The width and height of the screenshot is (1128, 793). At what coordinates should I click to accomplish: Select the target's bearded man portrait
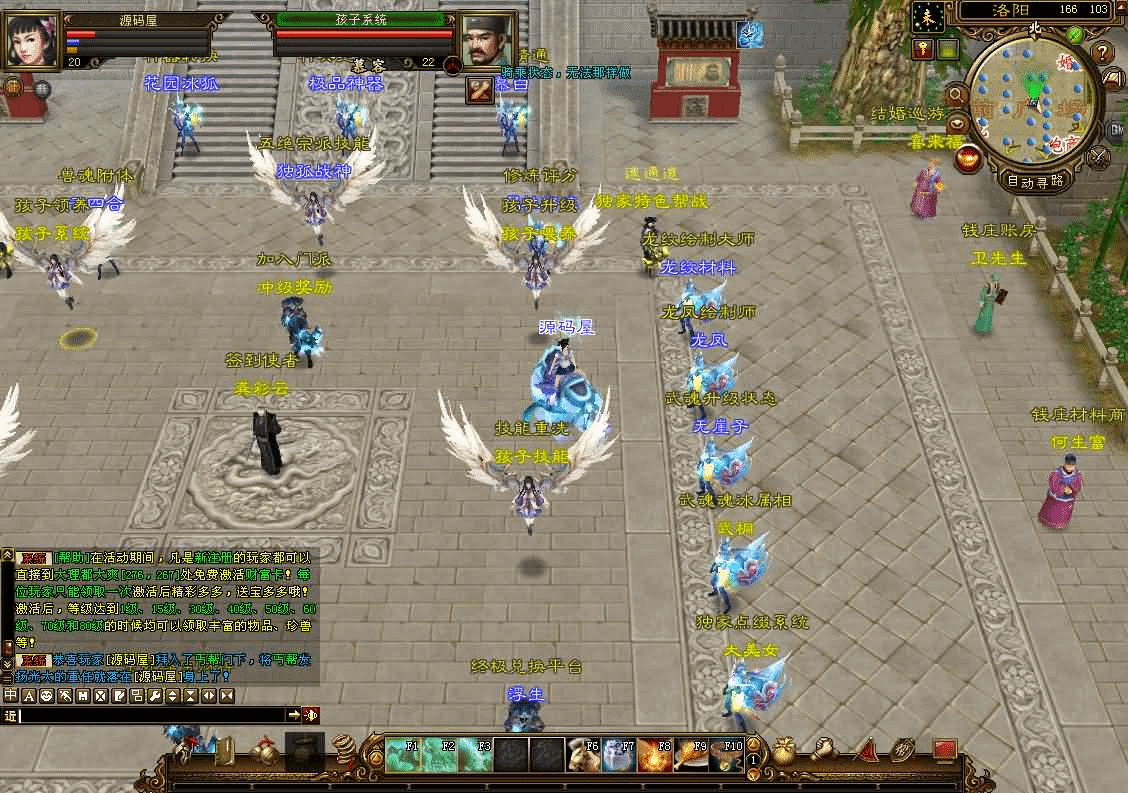tap(488, 40)
